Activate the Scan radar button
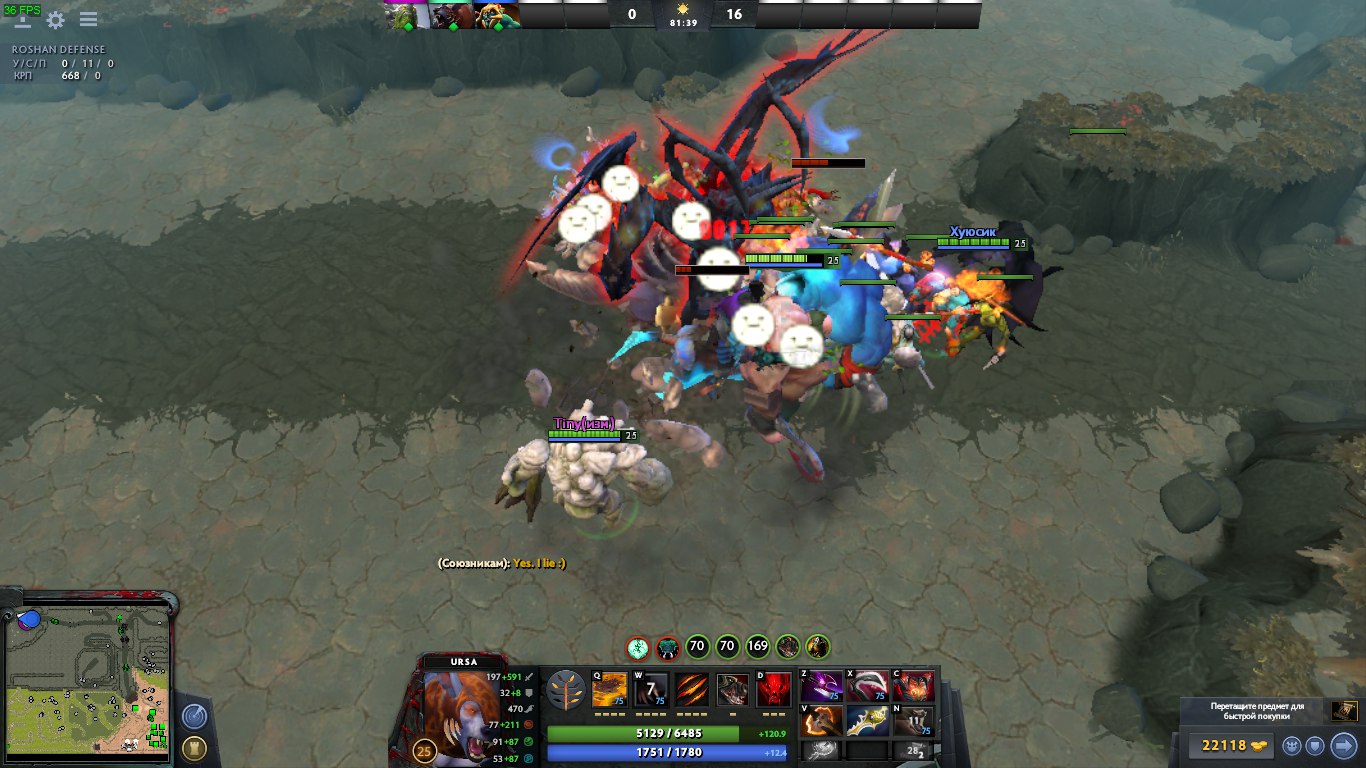This screenshot has height=768, width=1366. pyautogui.click(x=195, y=716)
